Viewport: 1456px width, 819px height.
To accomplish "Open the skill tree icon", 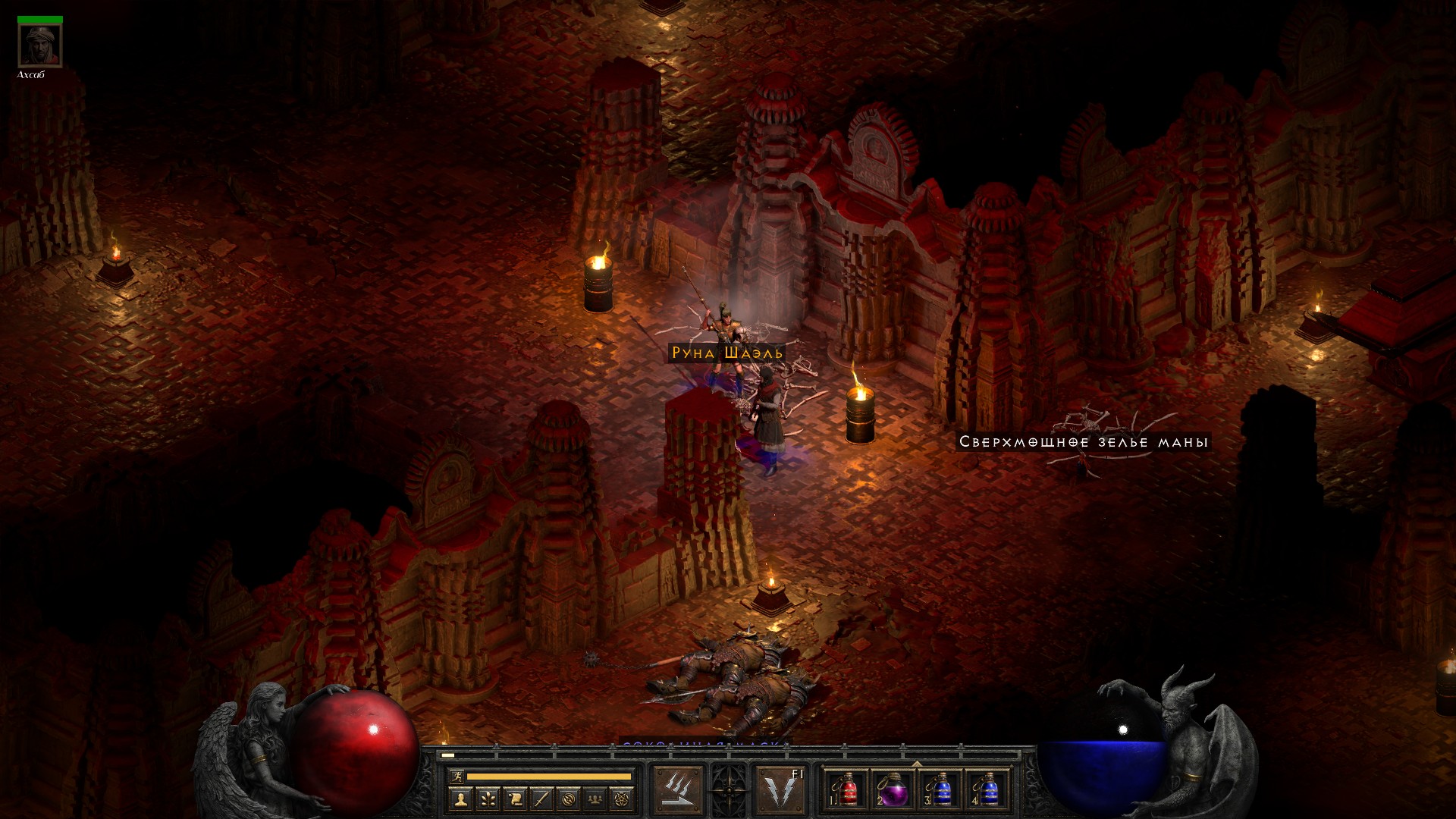I will (x=487, y=799).
